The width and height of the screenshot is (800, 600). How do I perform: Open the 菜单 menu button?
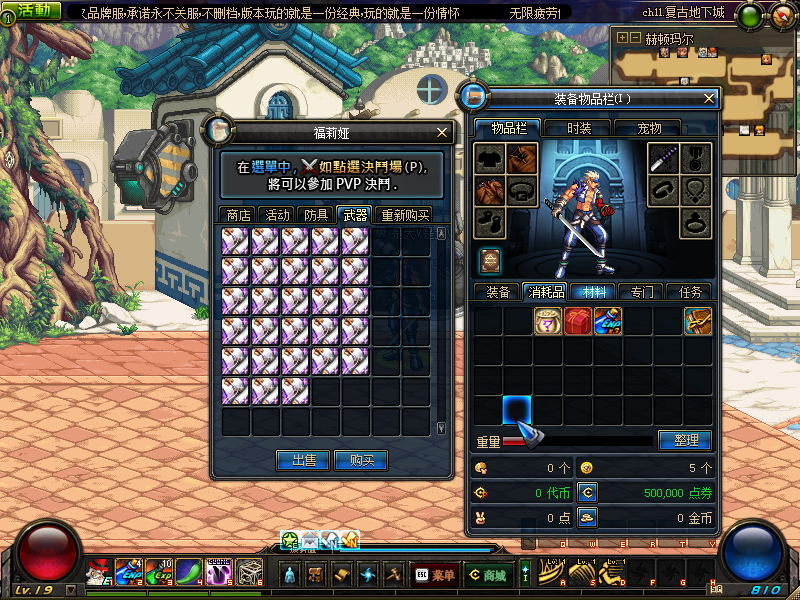[x=435, y=575]
